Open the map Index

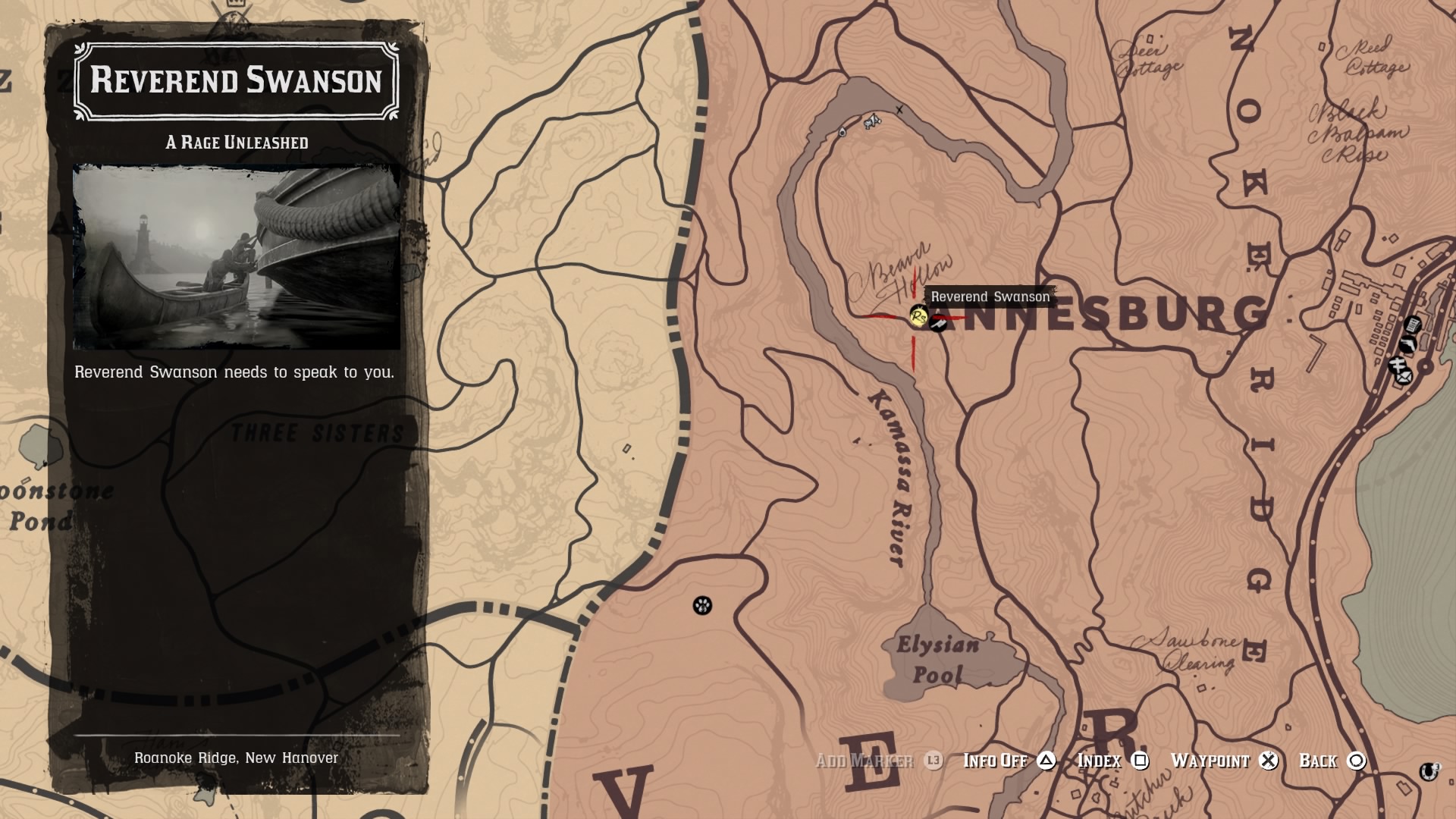pos(1100,759)
